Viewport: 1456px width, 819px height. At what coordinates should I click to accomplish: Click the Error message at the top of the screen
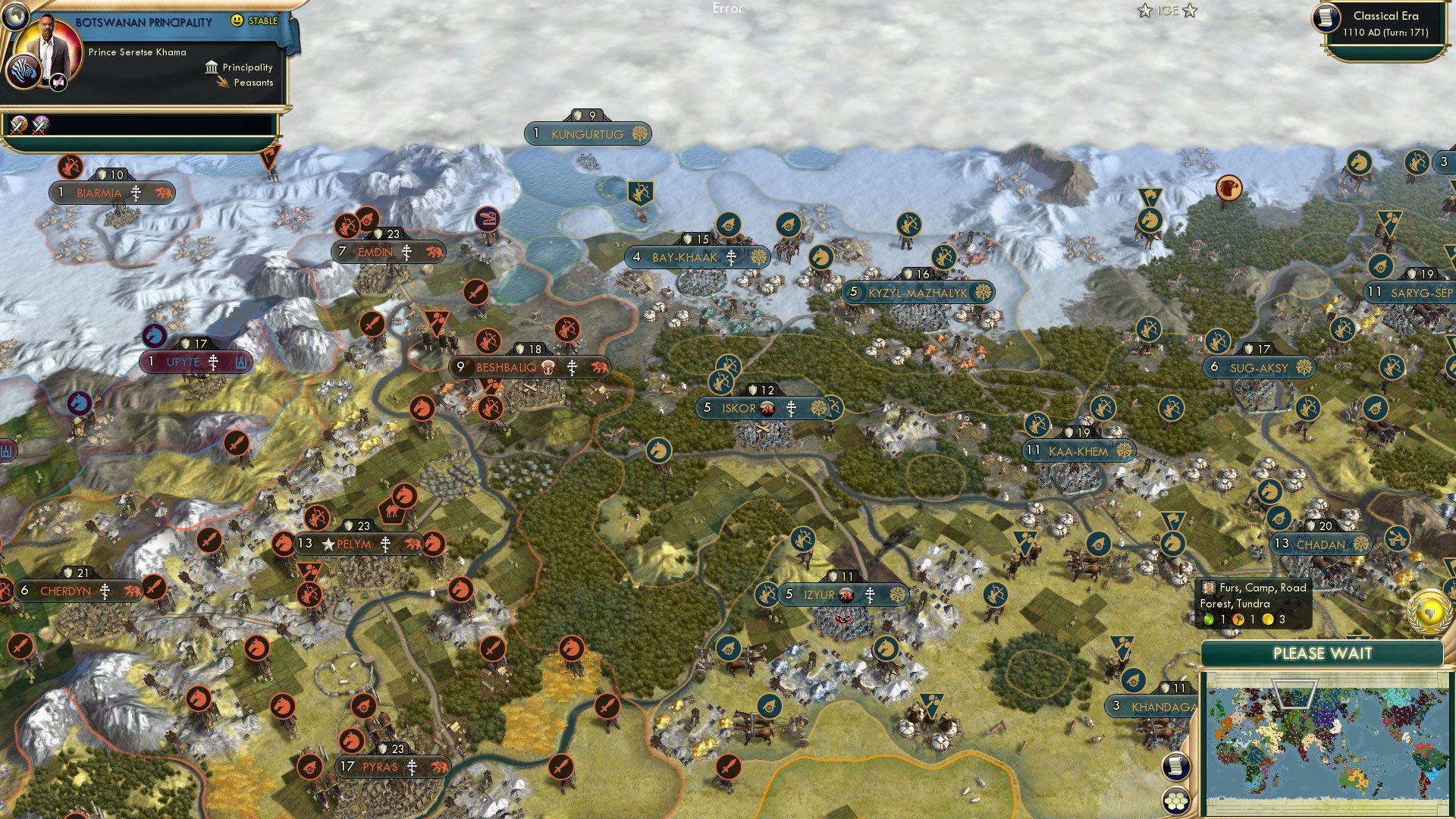click(727, 9)
